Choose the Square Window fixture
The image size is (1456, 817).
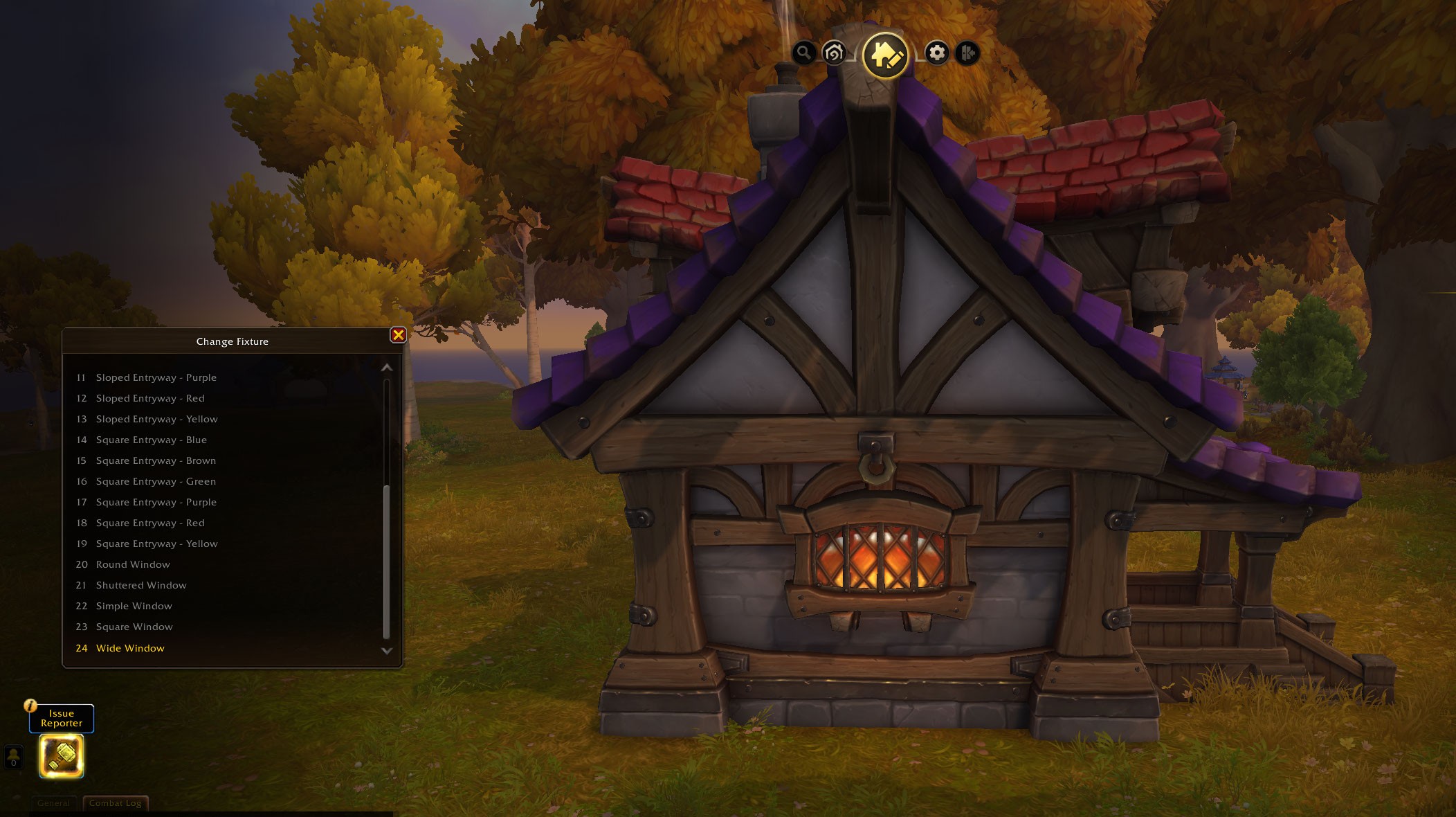click(x=134, y=627)
